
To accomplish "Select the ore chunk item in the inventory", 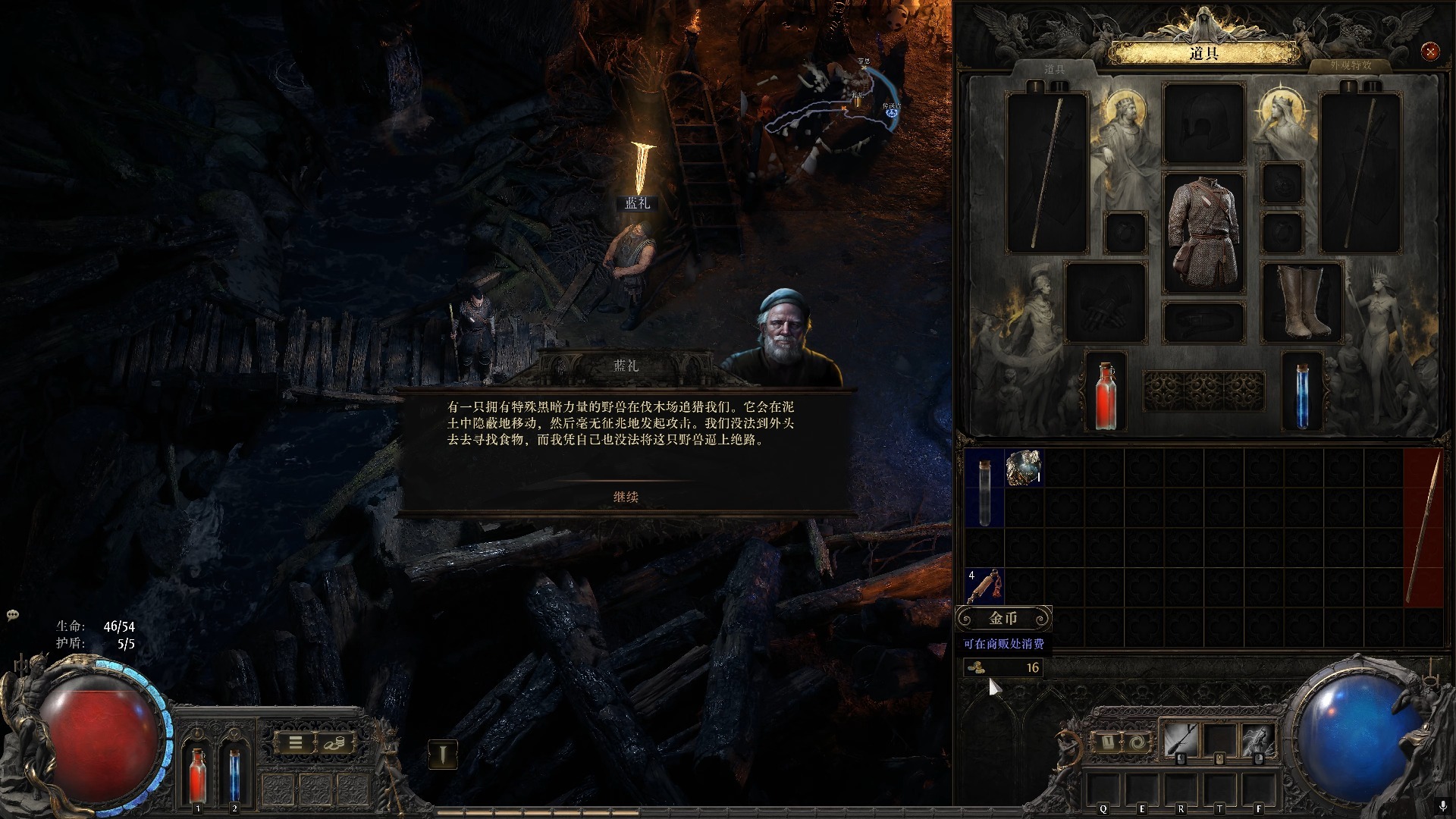I will (1024, 468).
